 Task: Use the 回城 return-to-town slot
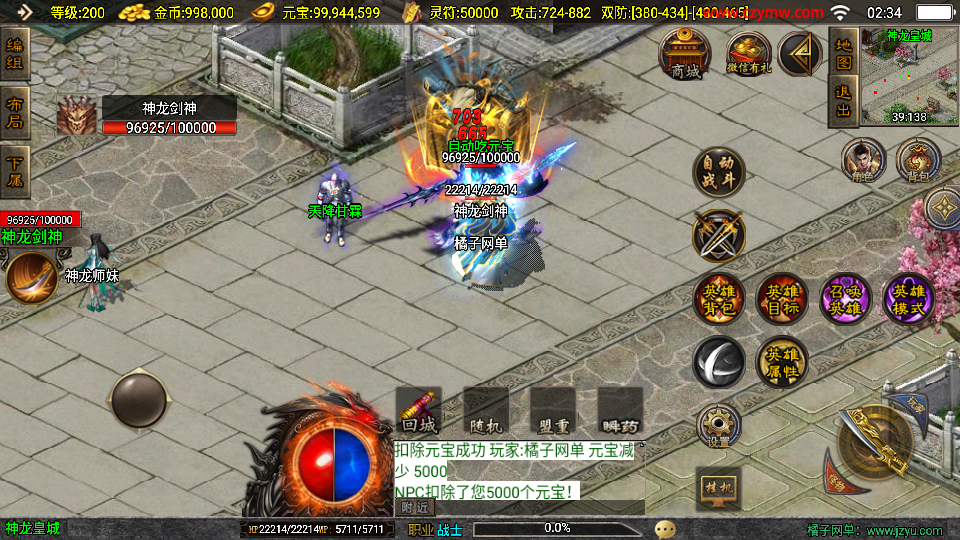point(419,411)
